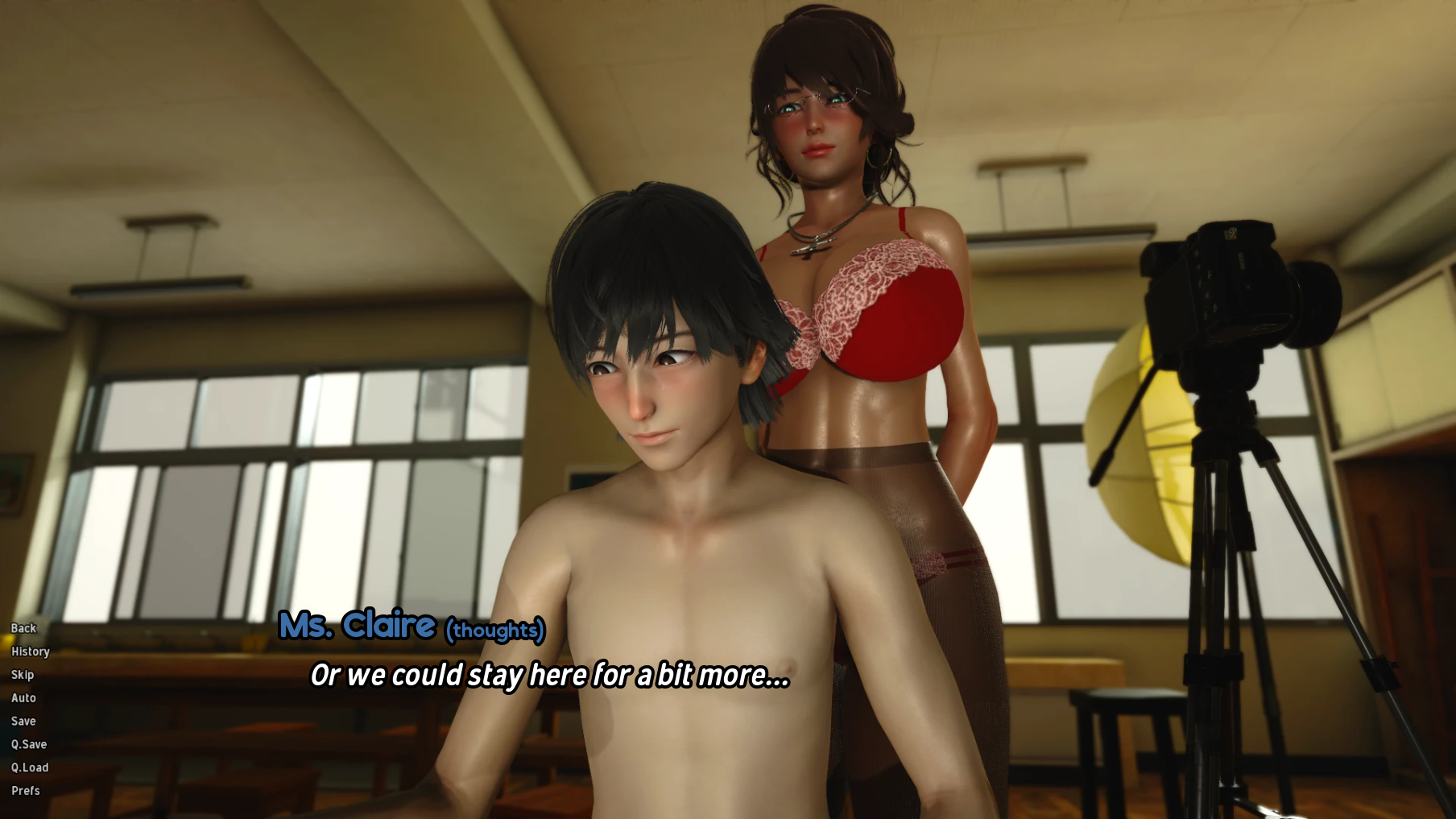Open the dialogue History log
The width and height of the screenshot is (1456, 819).
point(31,651)
